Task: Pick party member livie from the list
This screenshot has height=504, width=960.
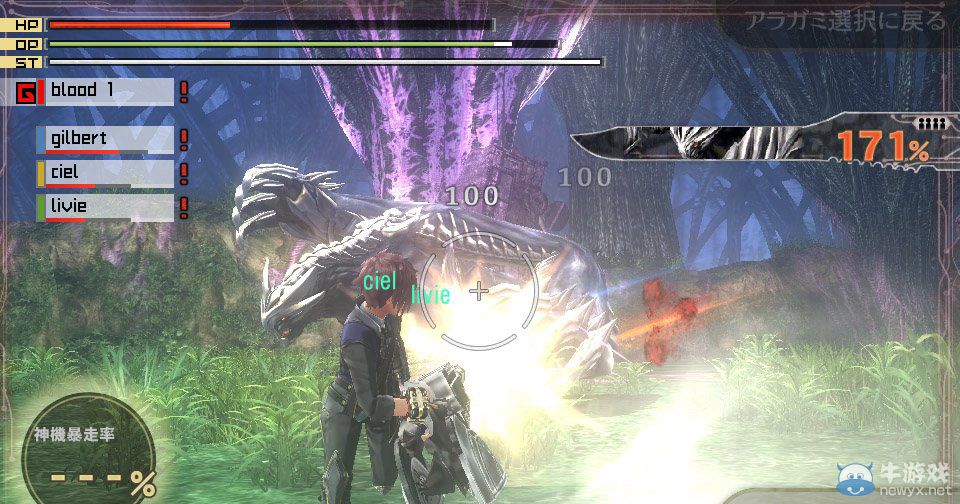Action: [108, 207]
